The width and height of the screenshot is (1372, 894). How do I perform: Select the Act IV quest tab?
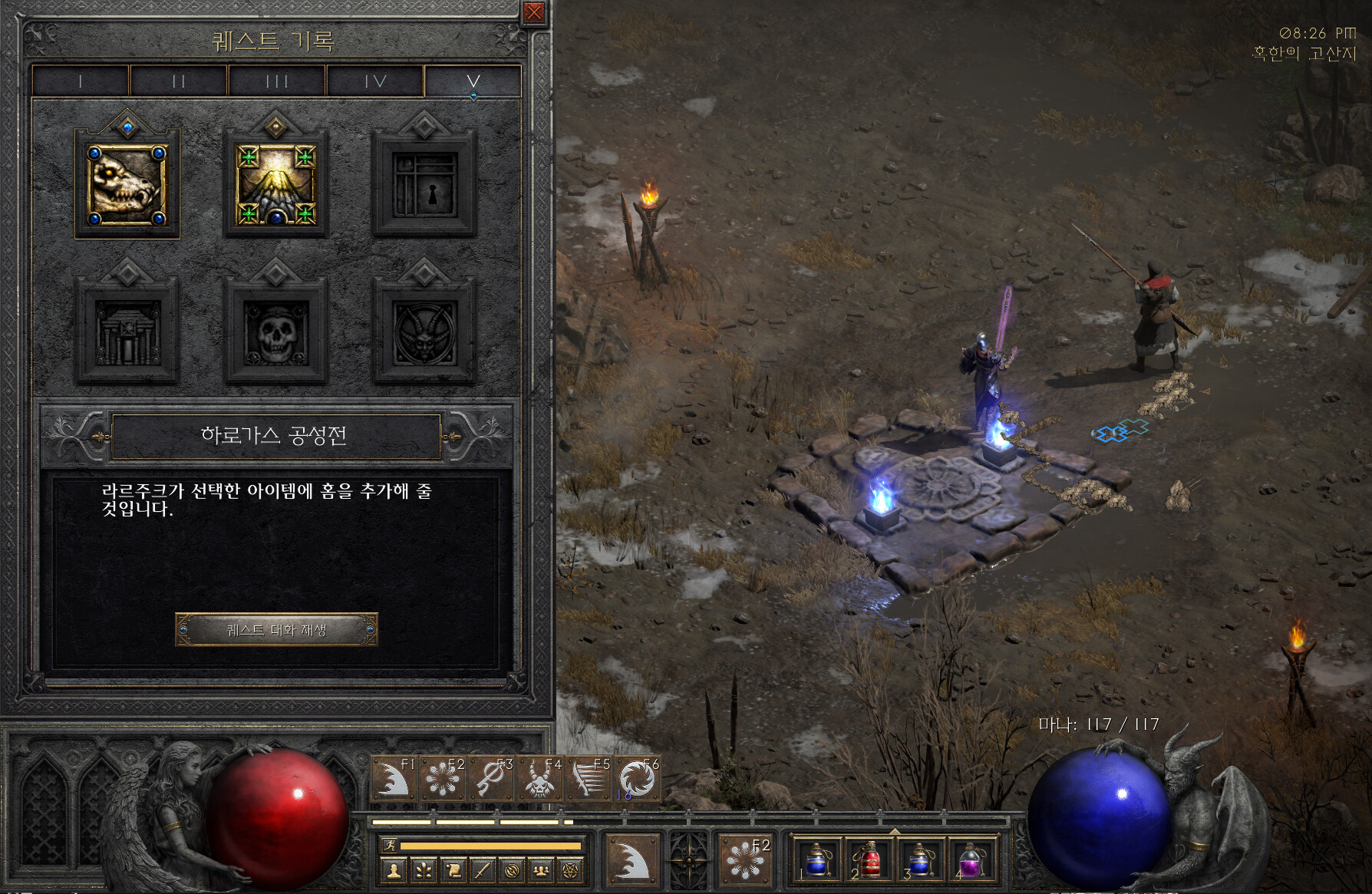tap(375, 81)
